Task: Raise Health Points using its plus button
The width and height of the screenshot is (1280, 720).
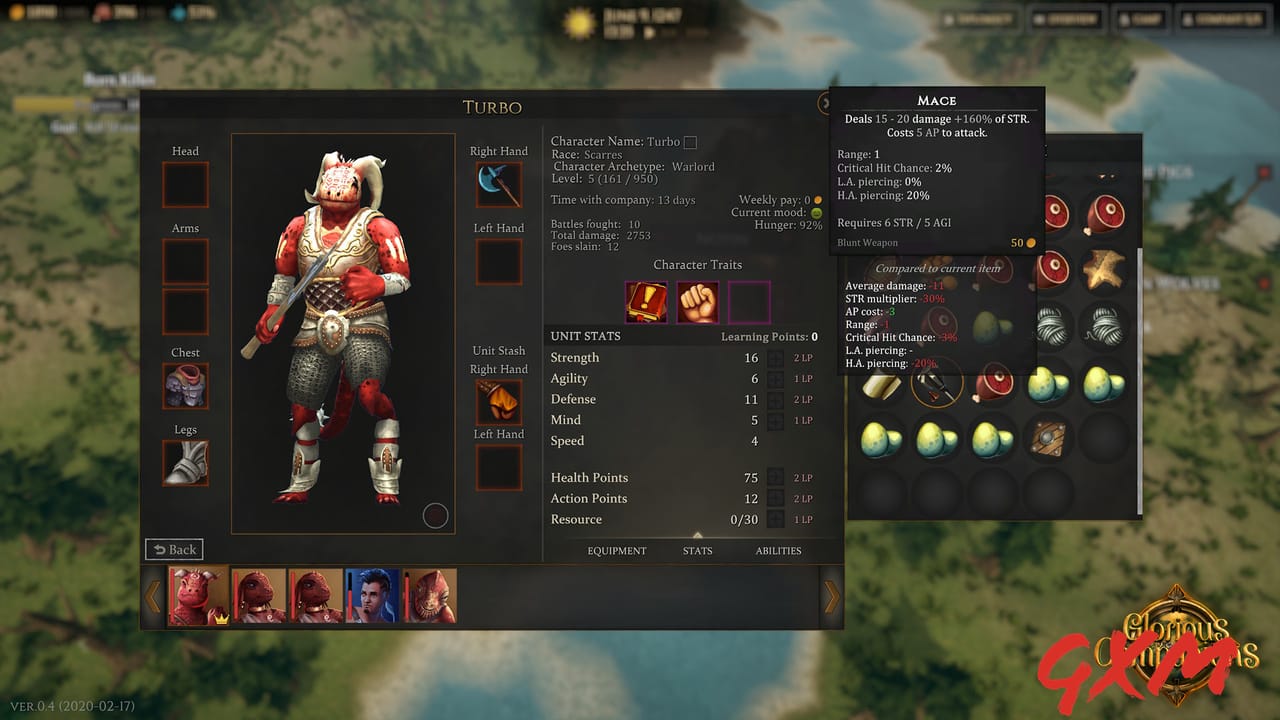Action: coord(777,478)
